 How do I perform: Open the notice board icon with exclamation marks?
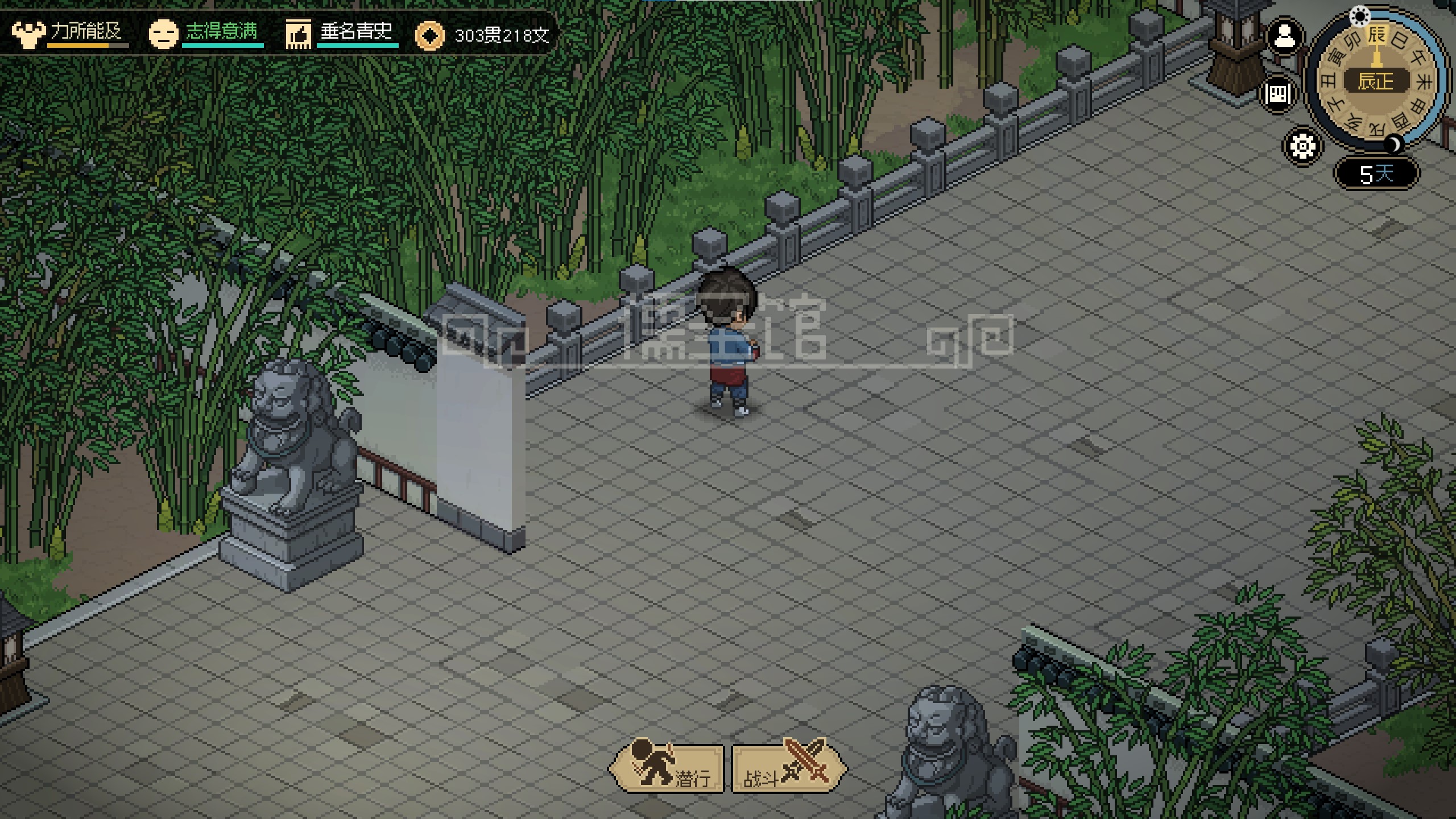[x=1278, y=93]
